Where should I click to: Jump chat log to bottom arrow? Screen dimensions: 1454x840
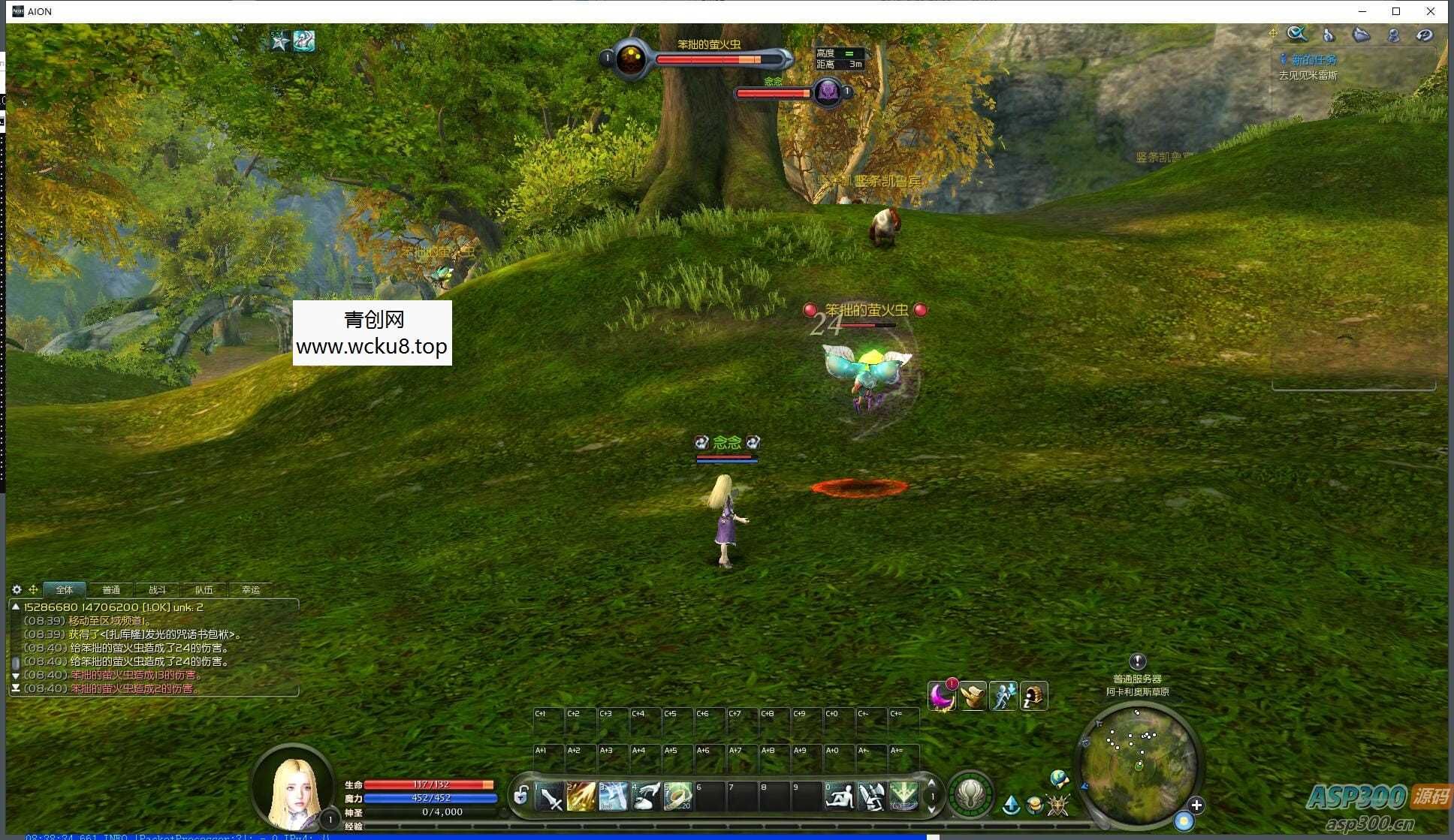[16, 688]
